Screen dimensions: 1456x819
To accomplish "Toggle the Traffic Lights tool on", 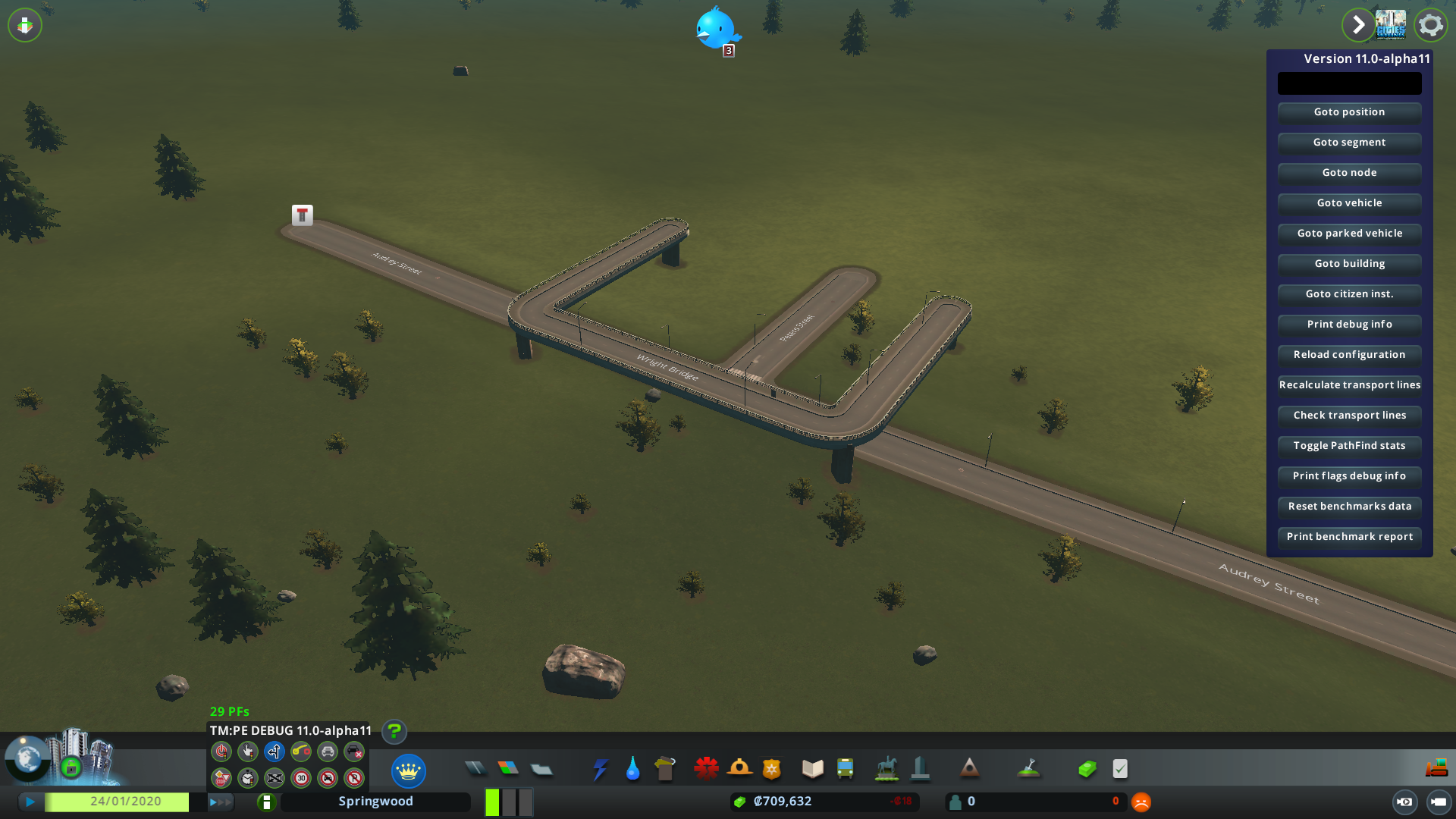I will [220, 752].
